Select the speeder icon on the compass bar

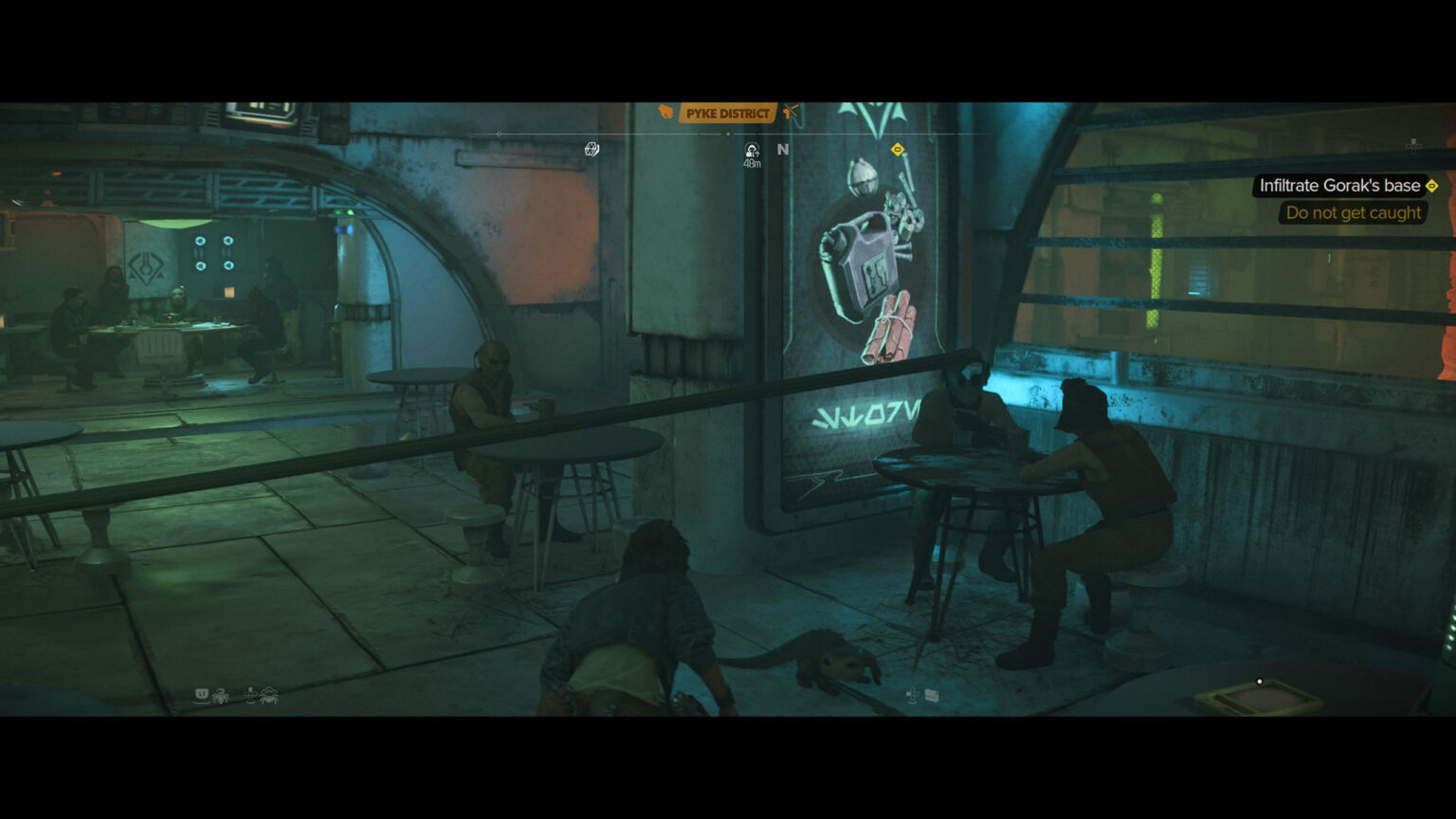pyautogui.click(x=591, y=148)
